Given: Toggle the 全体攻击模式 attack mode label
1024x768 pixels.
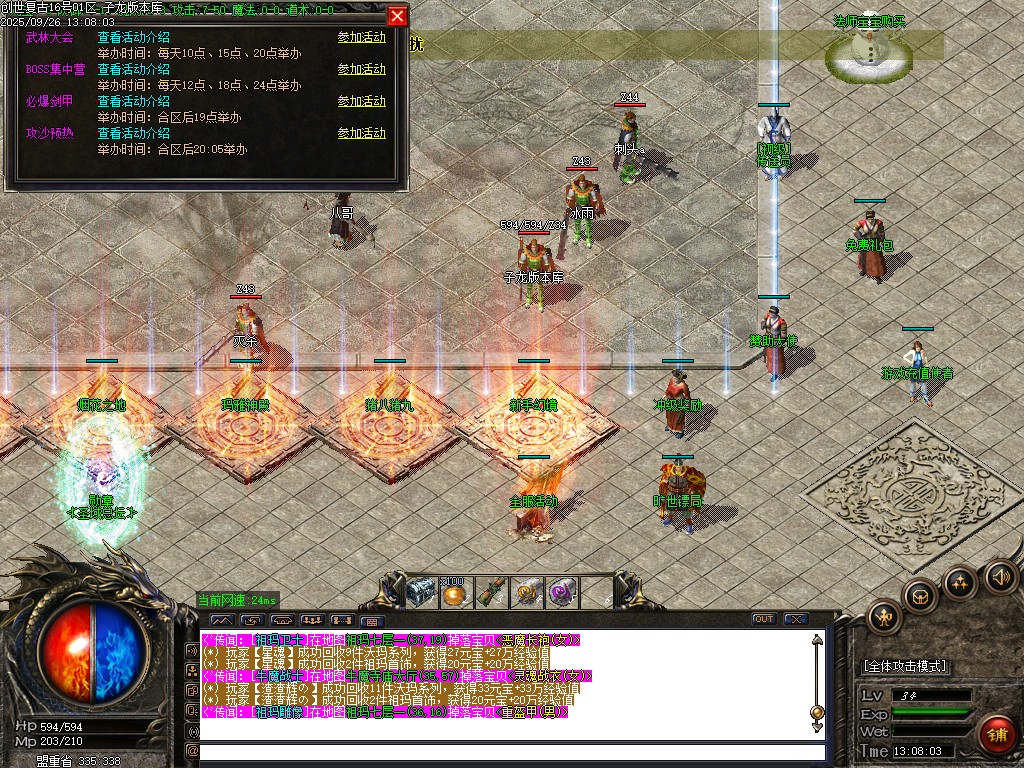Looking at the screenshot, I should click(905, 666).
